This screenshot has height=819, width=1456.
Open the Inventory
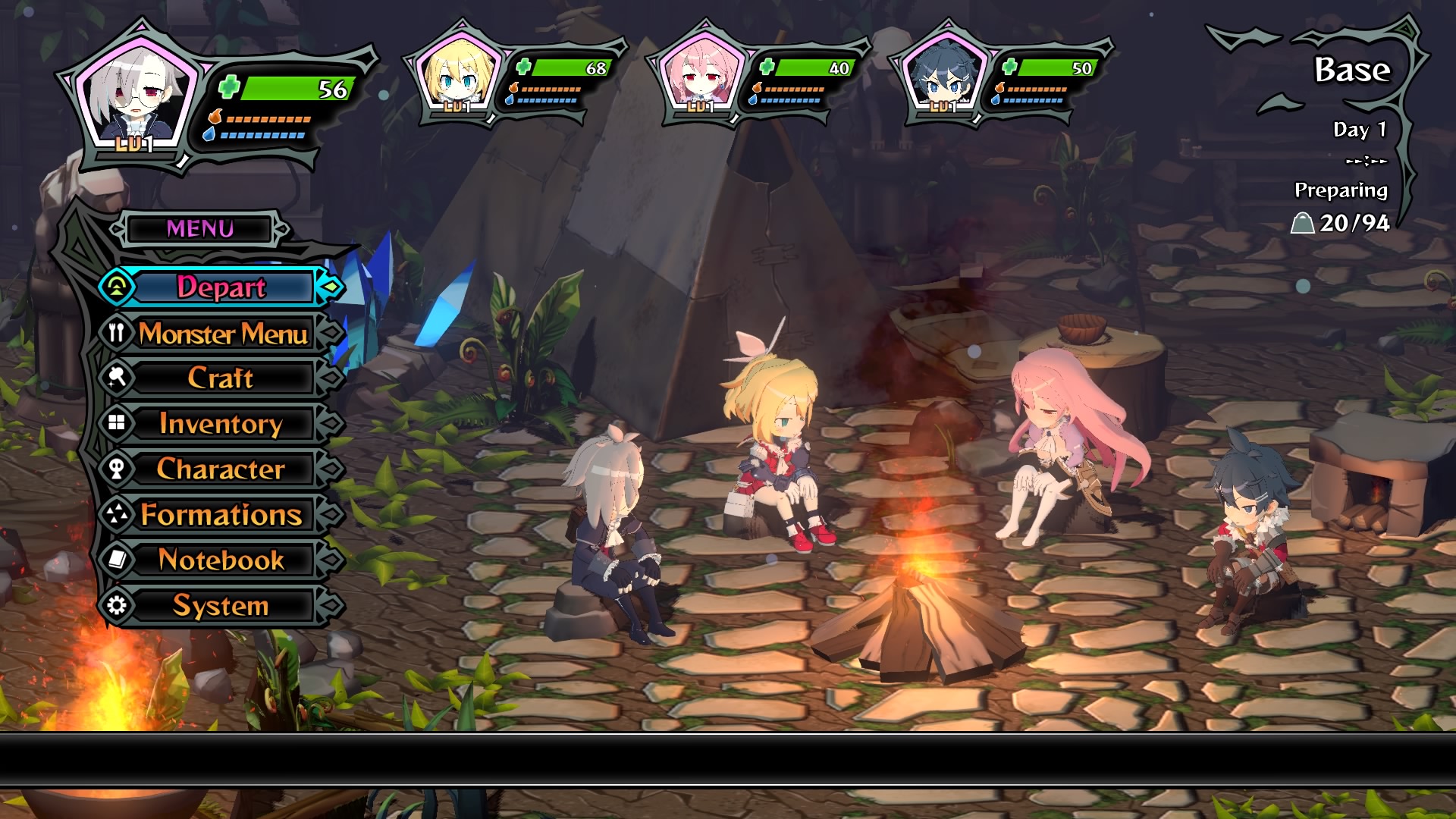pos(221,423)
